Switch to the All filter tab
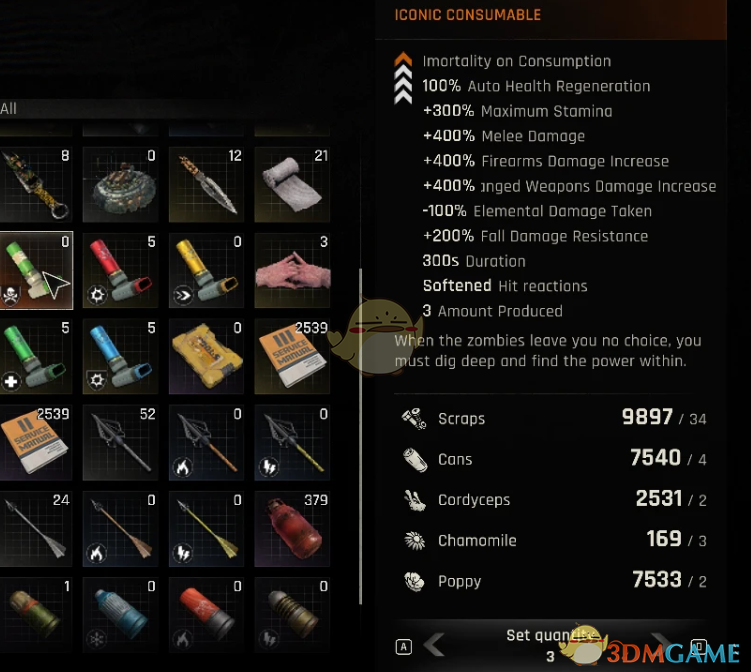Viewport: 751px width, 672px height. point(9,108)
